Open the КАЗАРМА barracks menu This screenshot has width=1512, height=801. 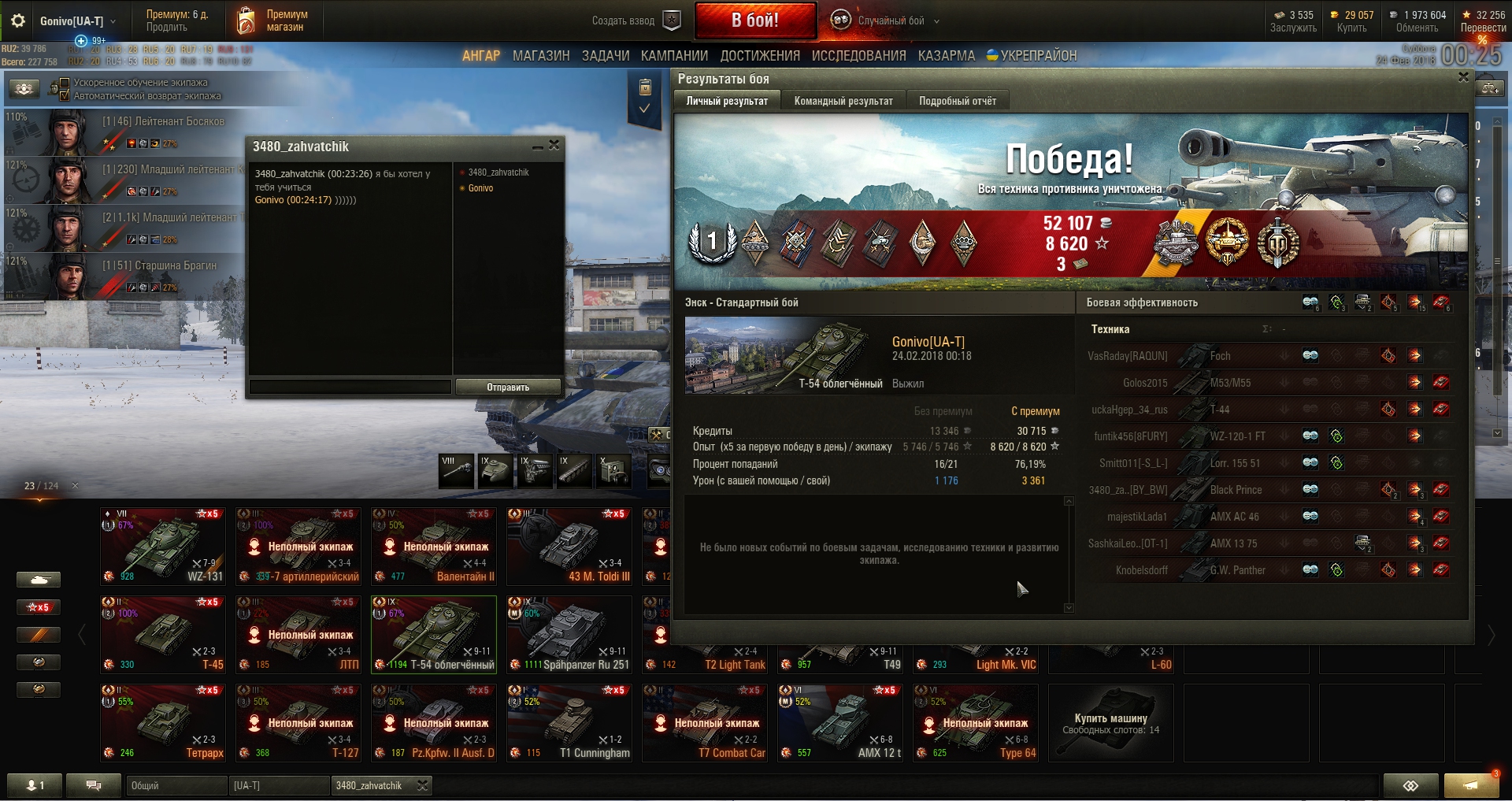click(946, 56)
